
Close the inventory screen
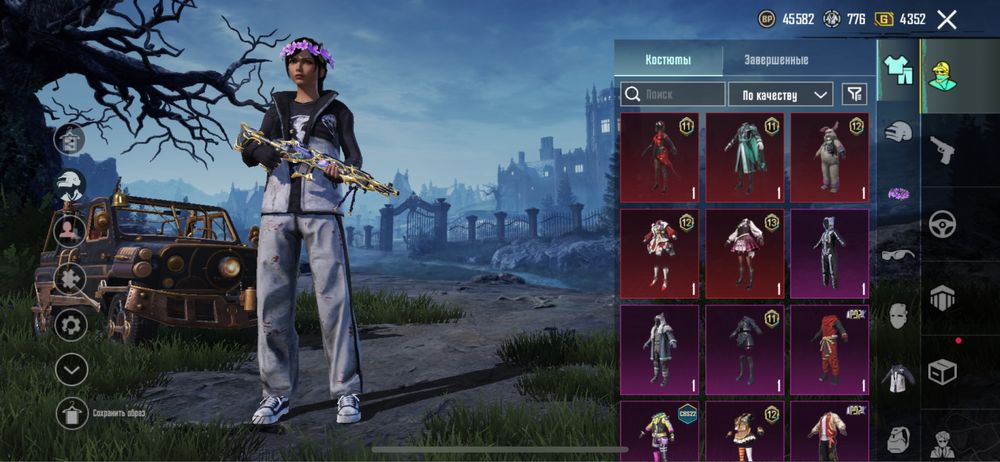pyautogui.click(x=947, y=19)
